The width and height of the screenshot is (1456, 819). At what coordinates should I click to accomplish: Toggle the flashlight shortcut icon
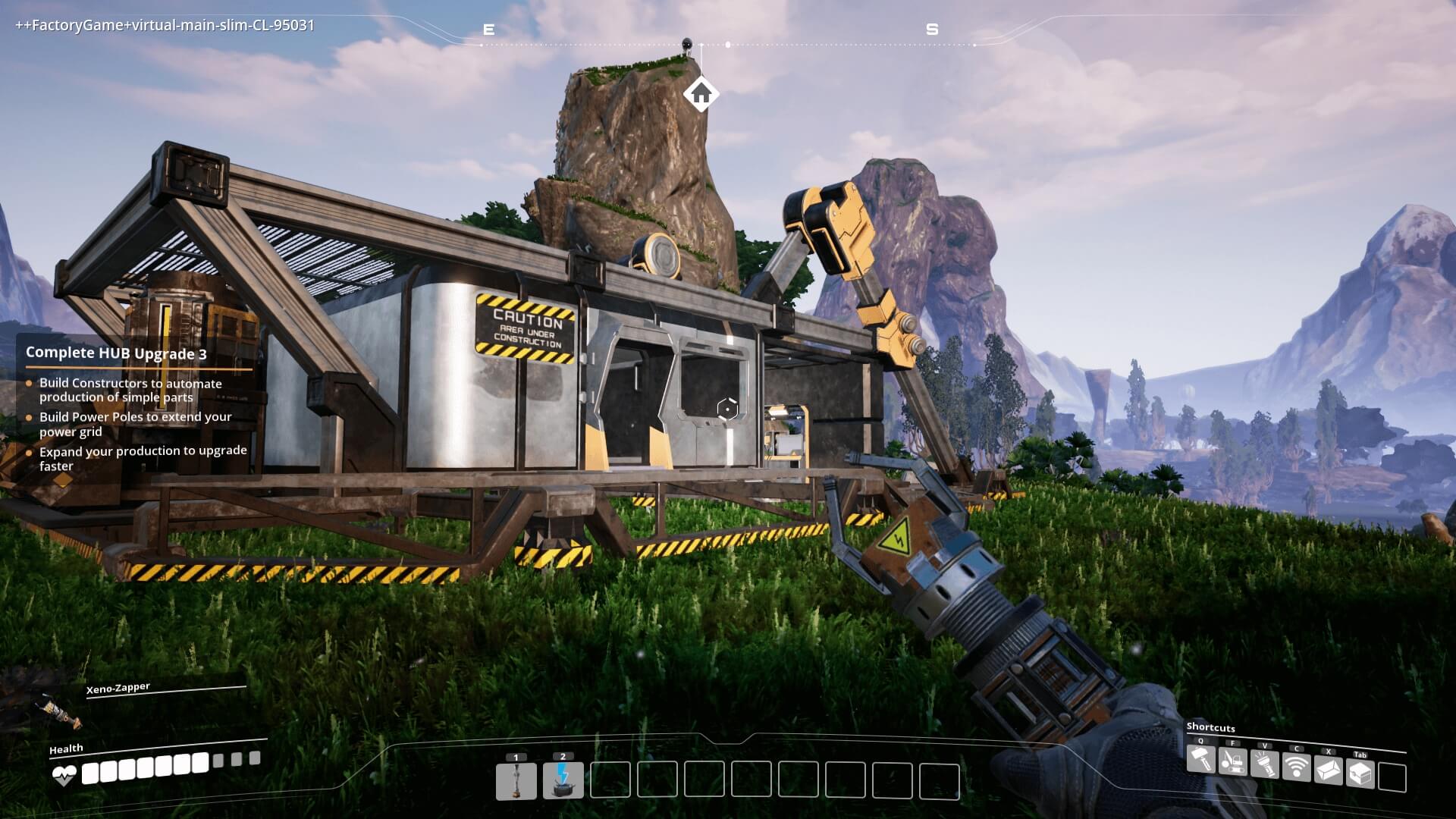(x=1265, y=764)
